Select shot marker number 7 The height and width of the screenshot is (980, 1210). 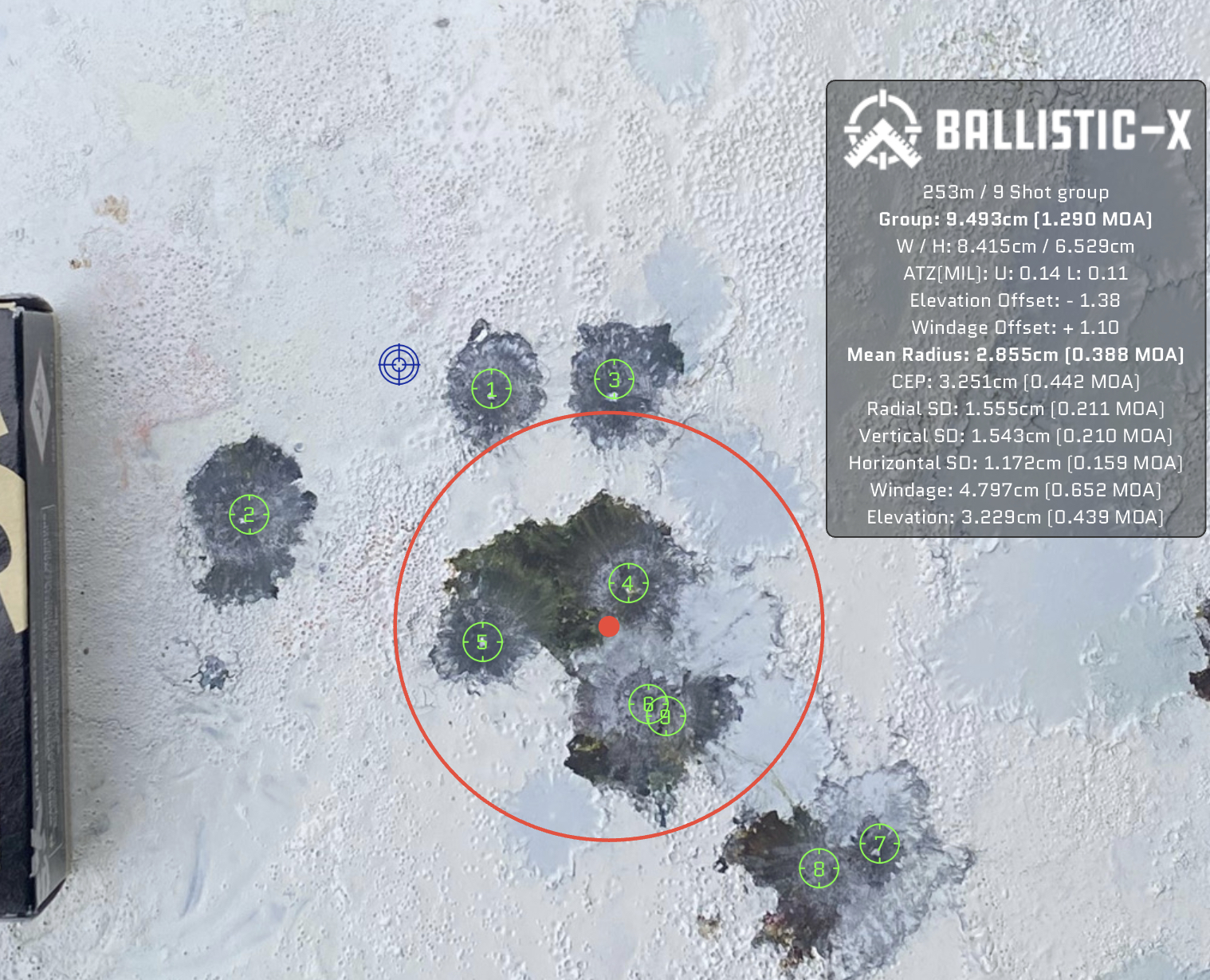click(879, 843)
